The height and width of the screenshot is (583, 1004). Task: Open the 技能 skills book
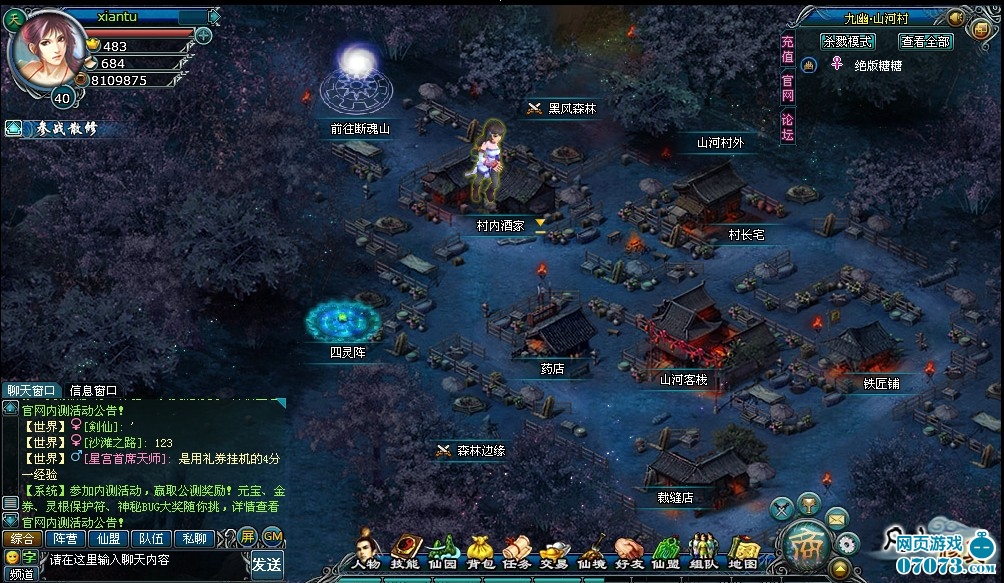click(x=404, y=552)
